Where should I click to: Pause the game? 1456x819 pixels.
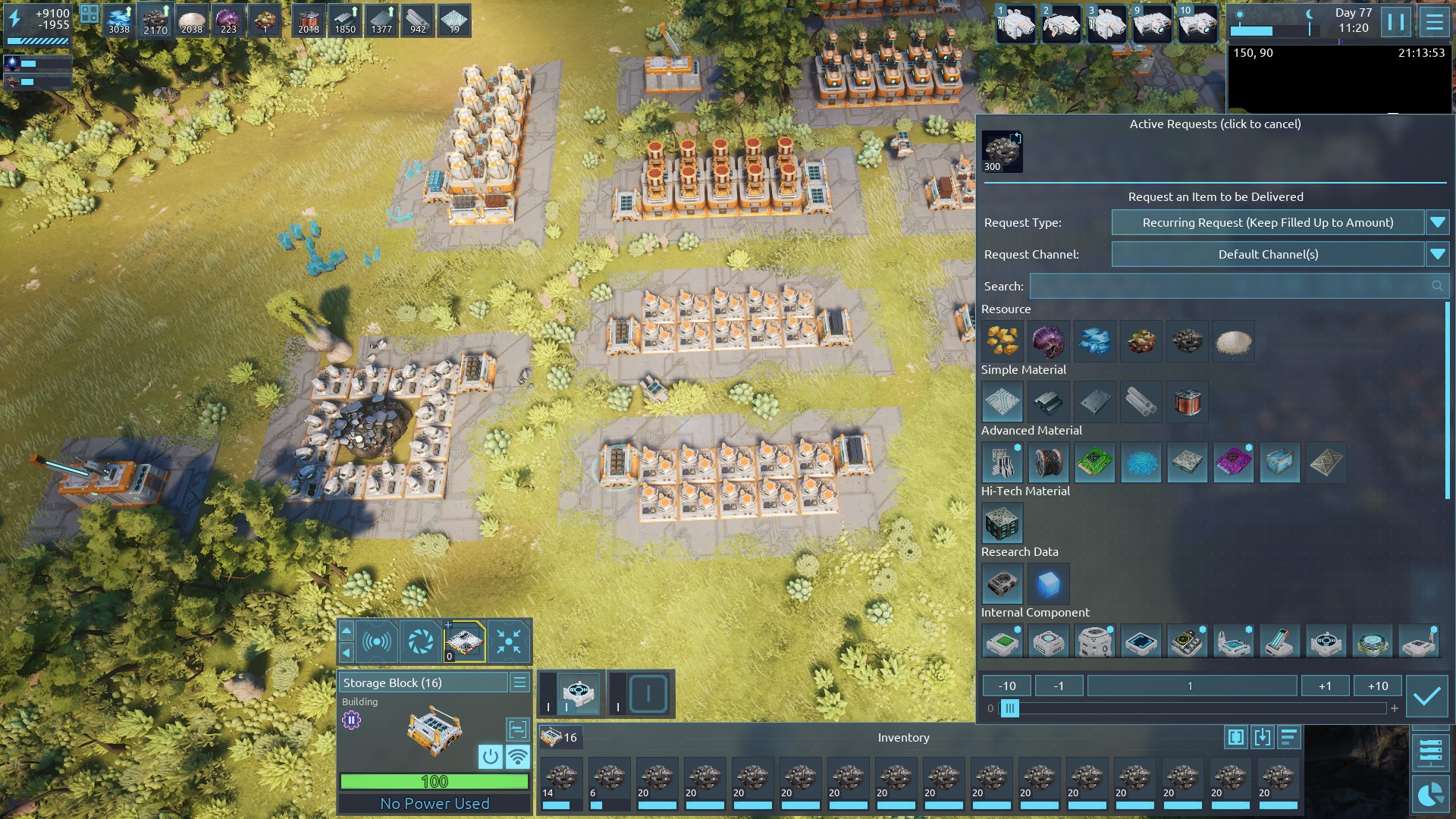tap(1395, 21)
